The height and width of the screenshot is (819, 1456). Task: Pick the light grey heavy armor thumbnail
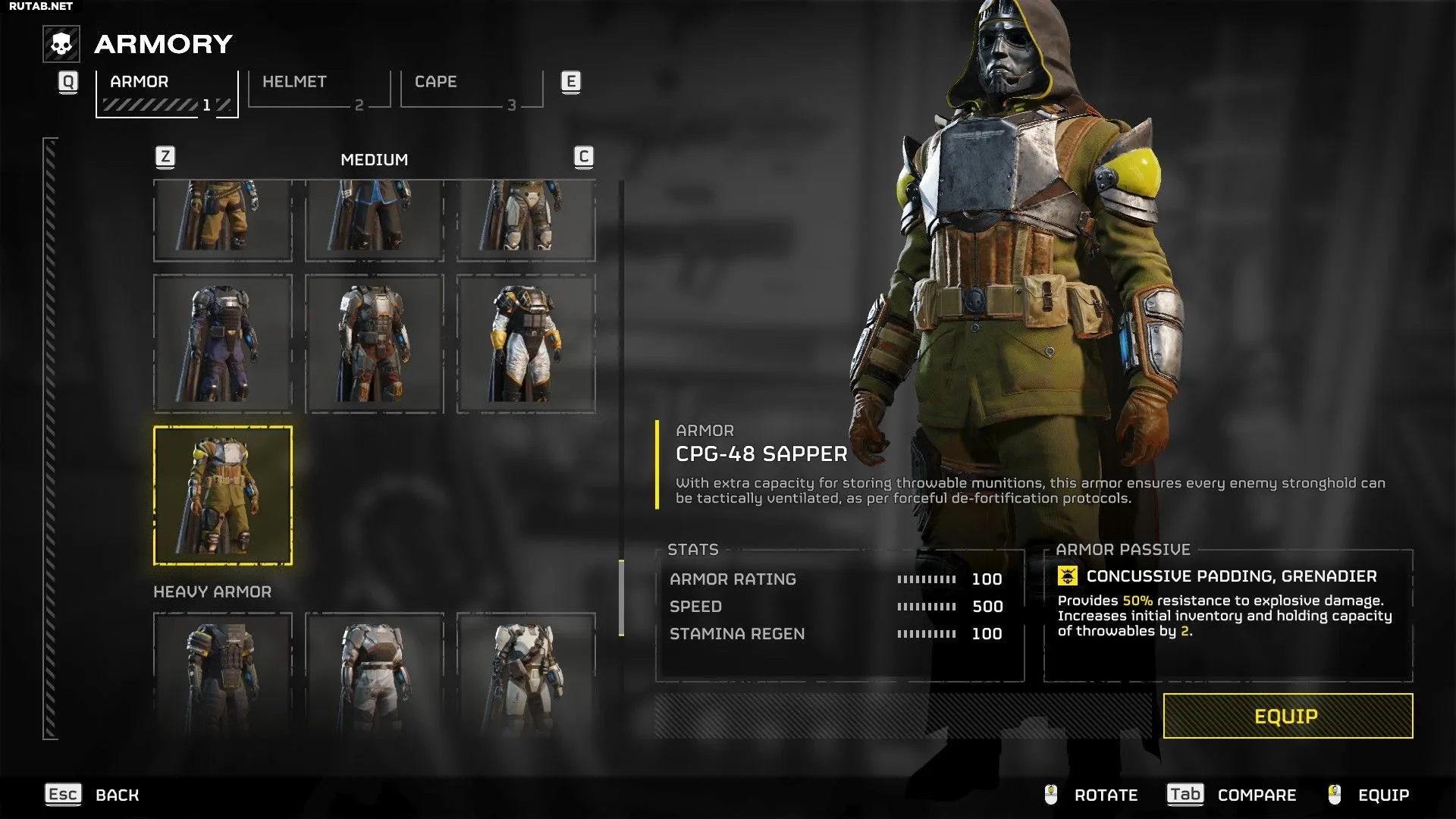[x=375, y=675]
